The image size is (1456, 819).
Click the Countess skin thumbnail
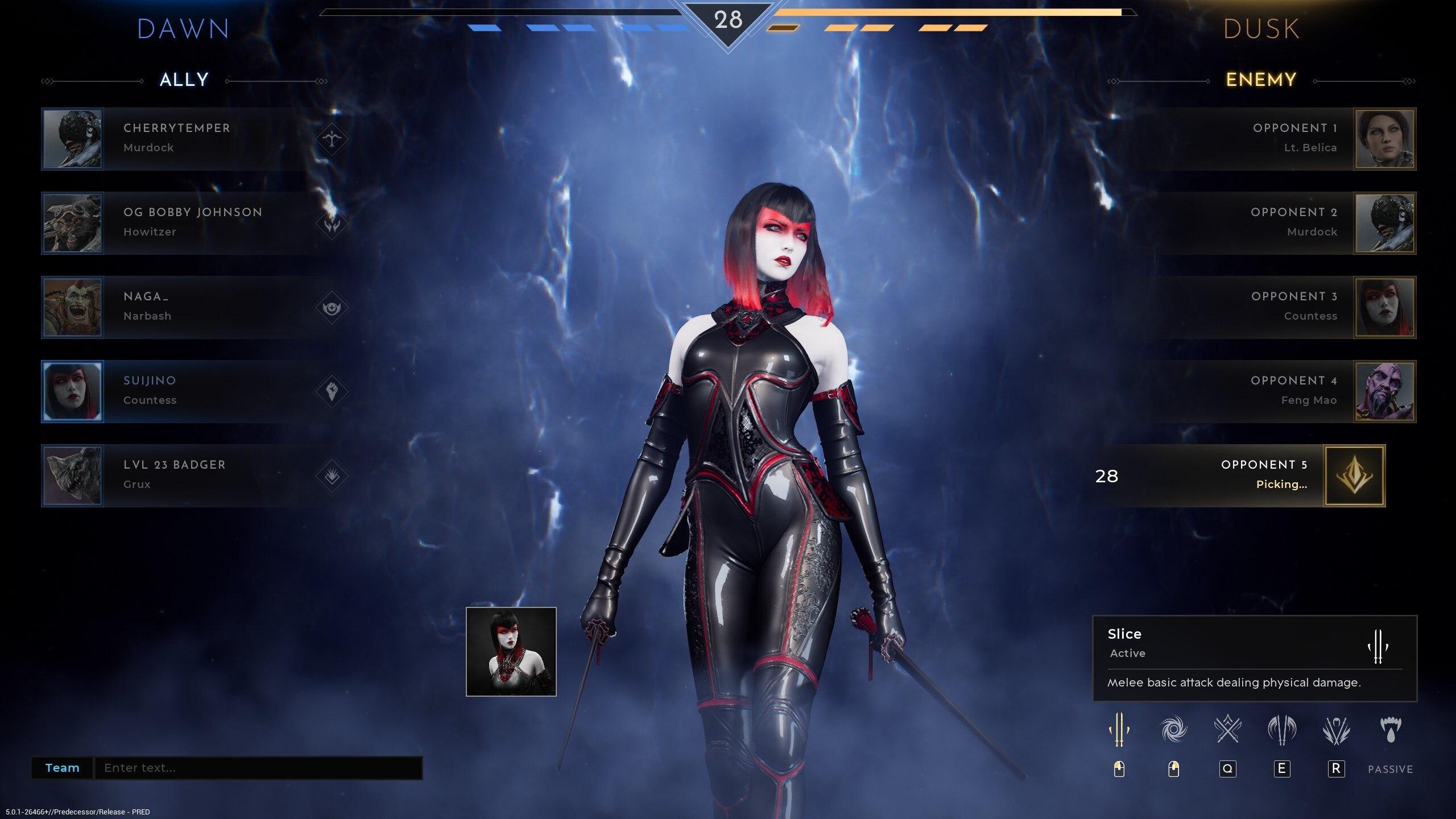(511, 652)
